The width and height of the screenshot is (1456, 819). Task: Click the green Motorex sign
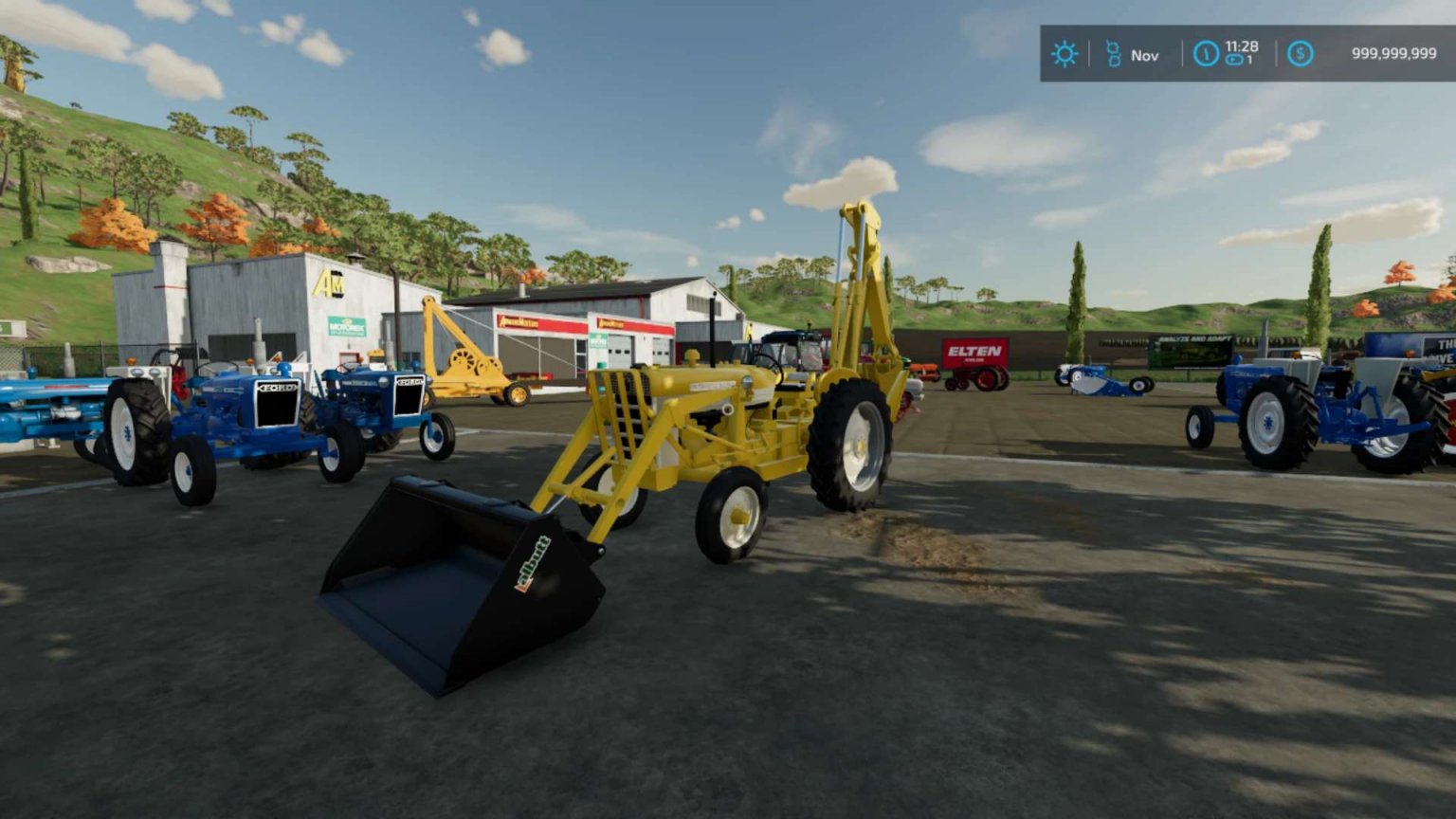pyautogui.click(x=346, y=325)
